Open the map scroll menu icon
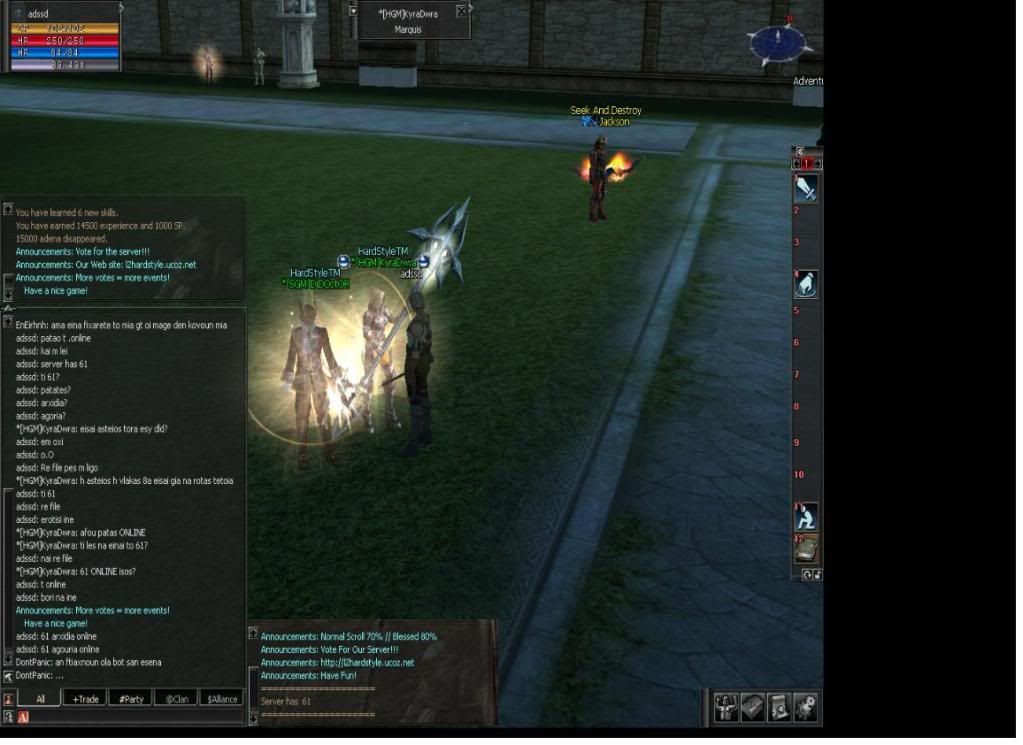The height and width of the screenshot is (745, 1023). click(779, 707)
